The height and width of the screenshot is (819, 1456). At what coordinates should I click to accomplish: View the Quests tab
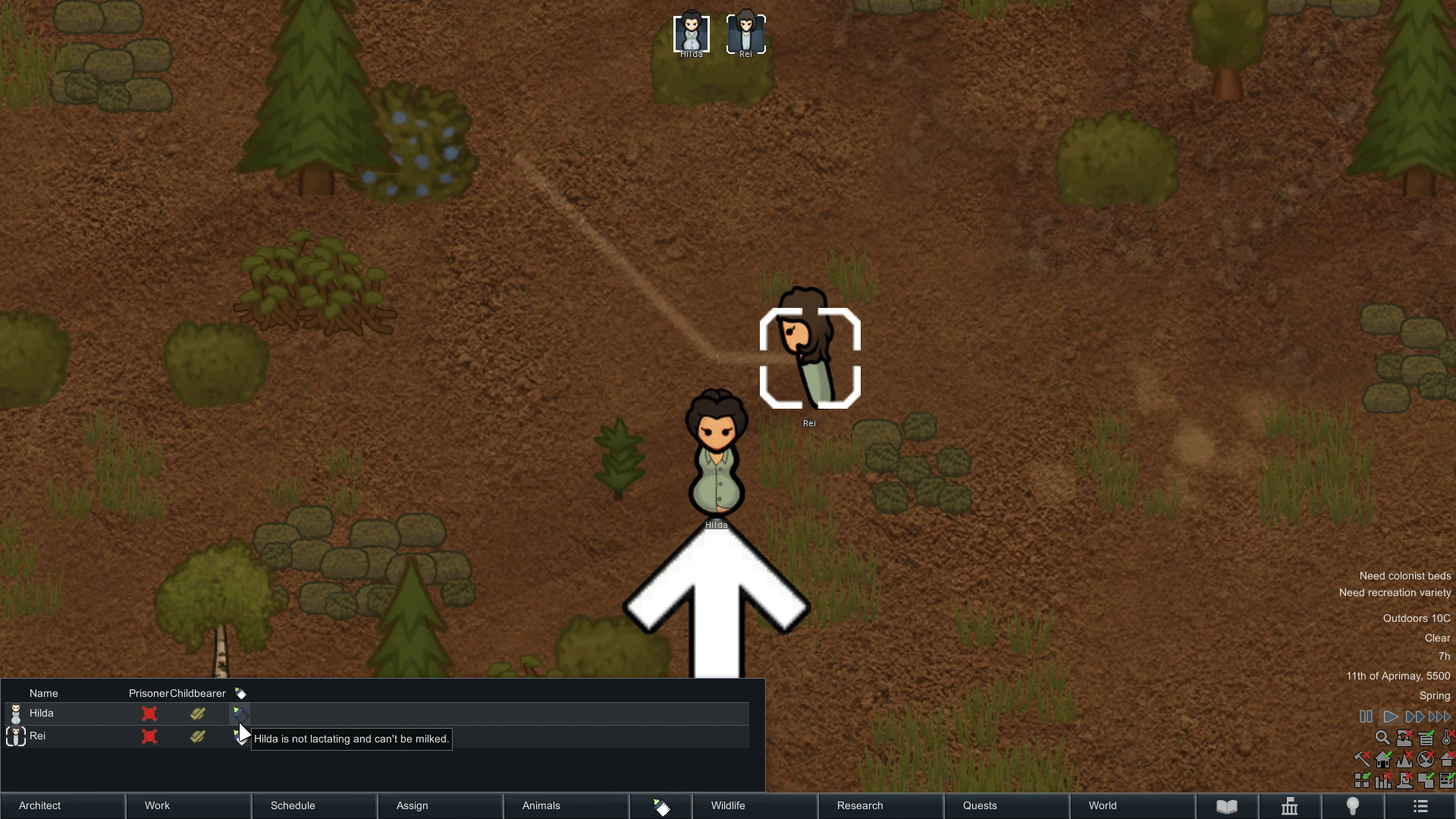pos(1006,805)
